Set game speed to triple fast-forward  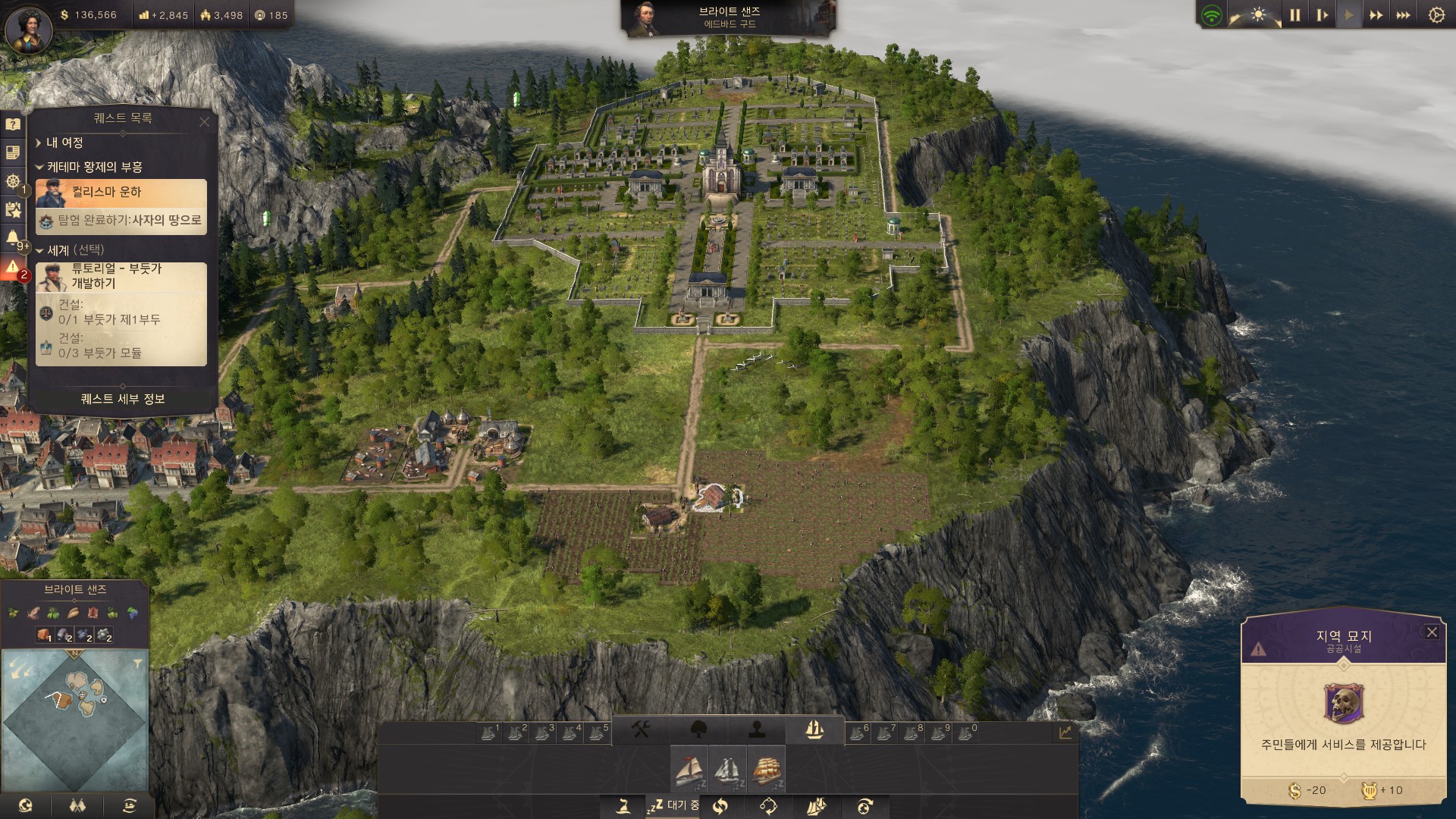coord(1404,15)
